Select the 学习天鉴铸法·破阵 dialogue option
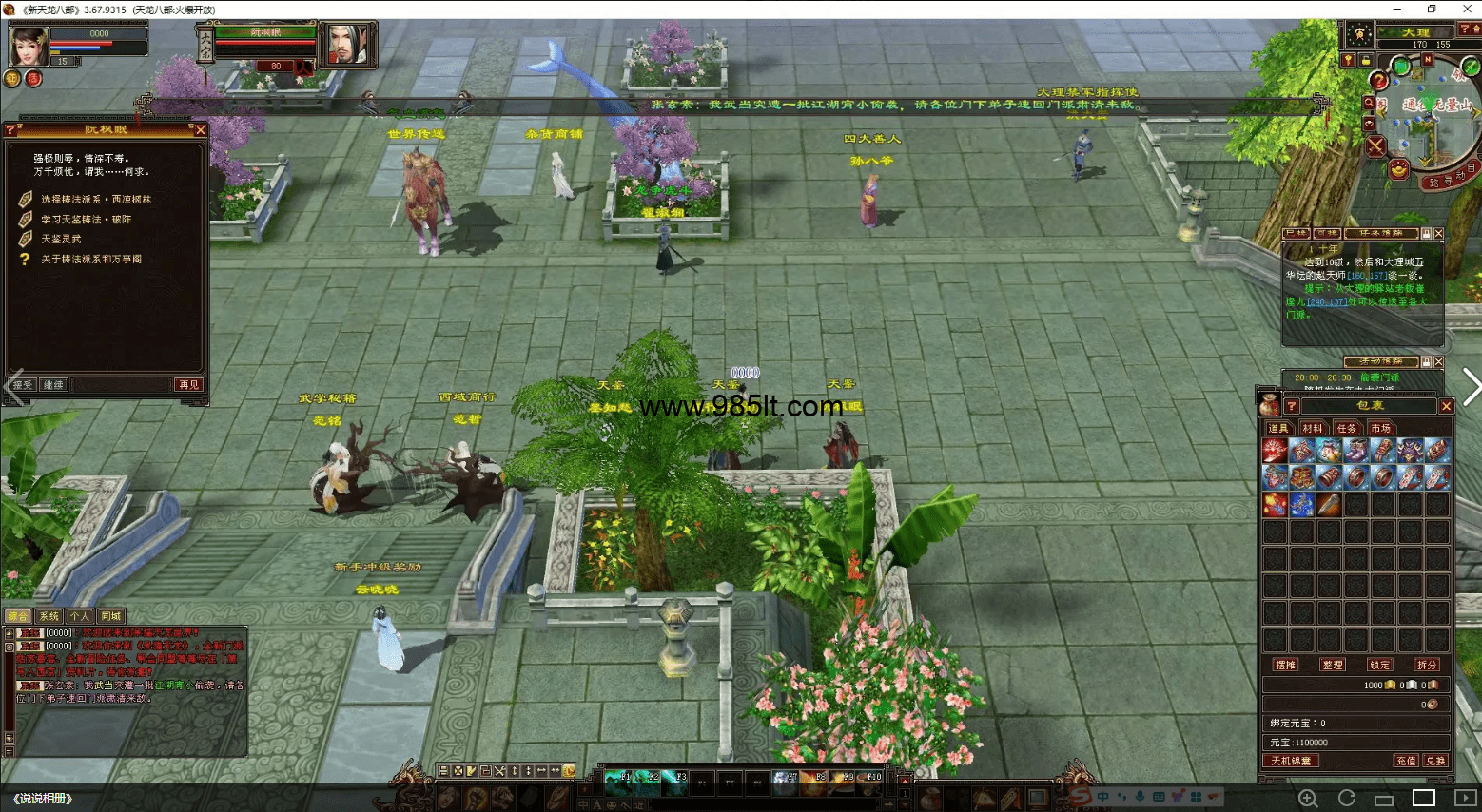Screen dimensions: 1482x812 pyautogui.click(x=86, y=220)
